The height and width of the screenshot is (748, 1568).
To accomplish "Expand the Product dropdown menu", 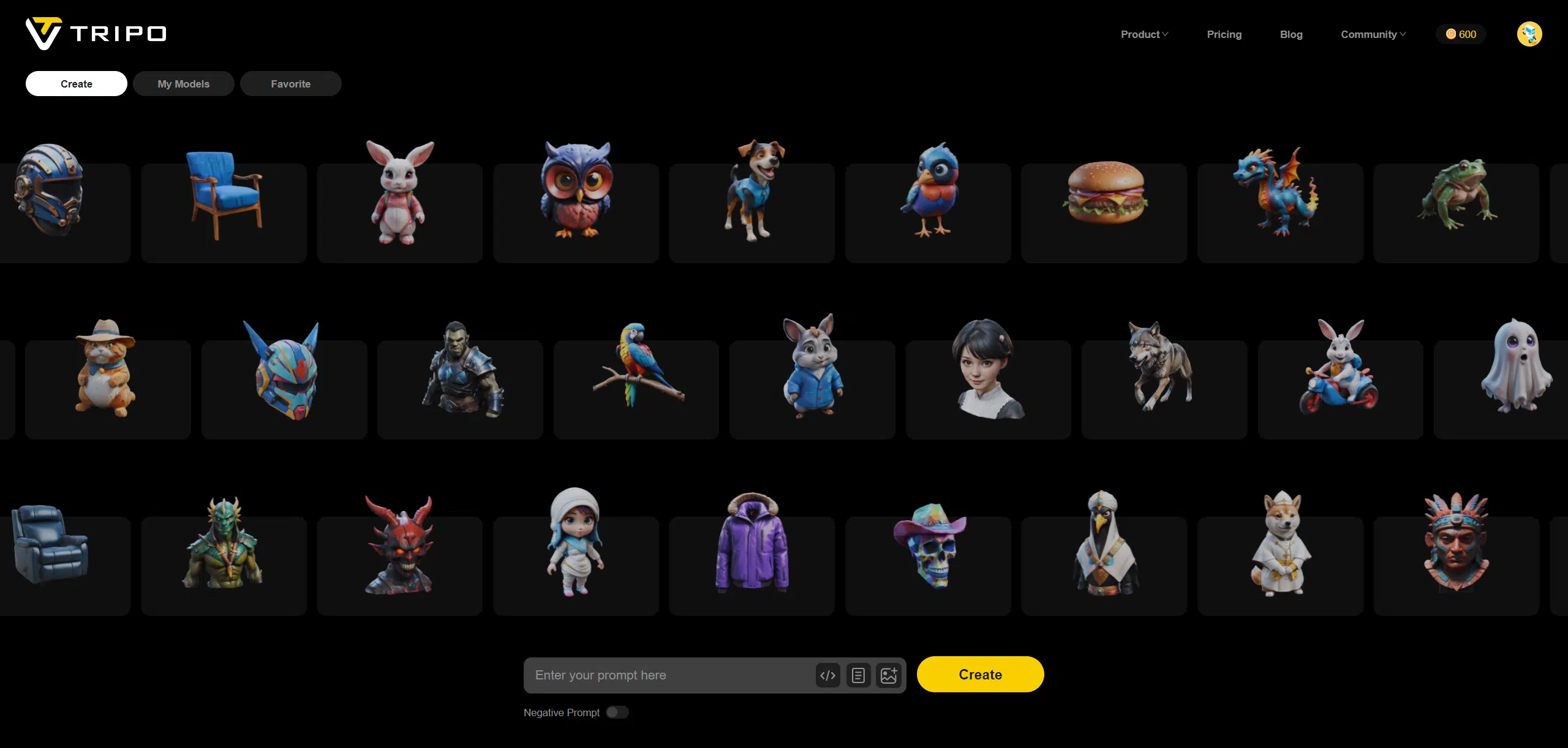I will [1144, 34].
